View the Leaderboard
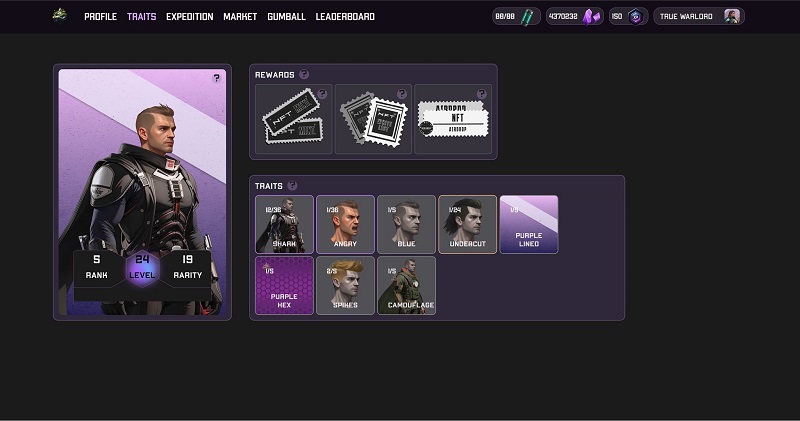This screenshot has width=800, height=421. pyautogui.click(x=345, y=17)
